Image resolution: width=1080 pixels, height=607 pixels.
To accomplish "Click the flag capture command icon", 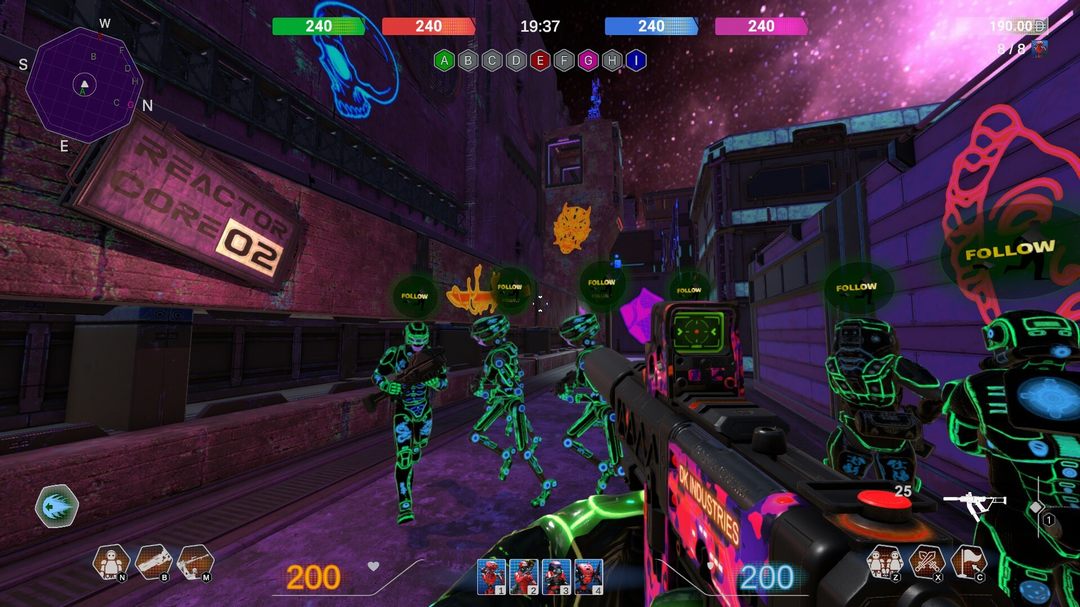I will [x=968, y=562].
